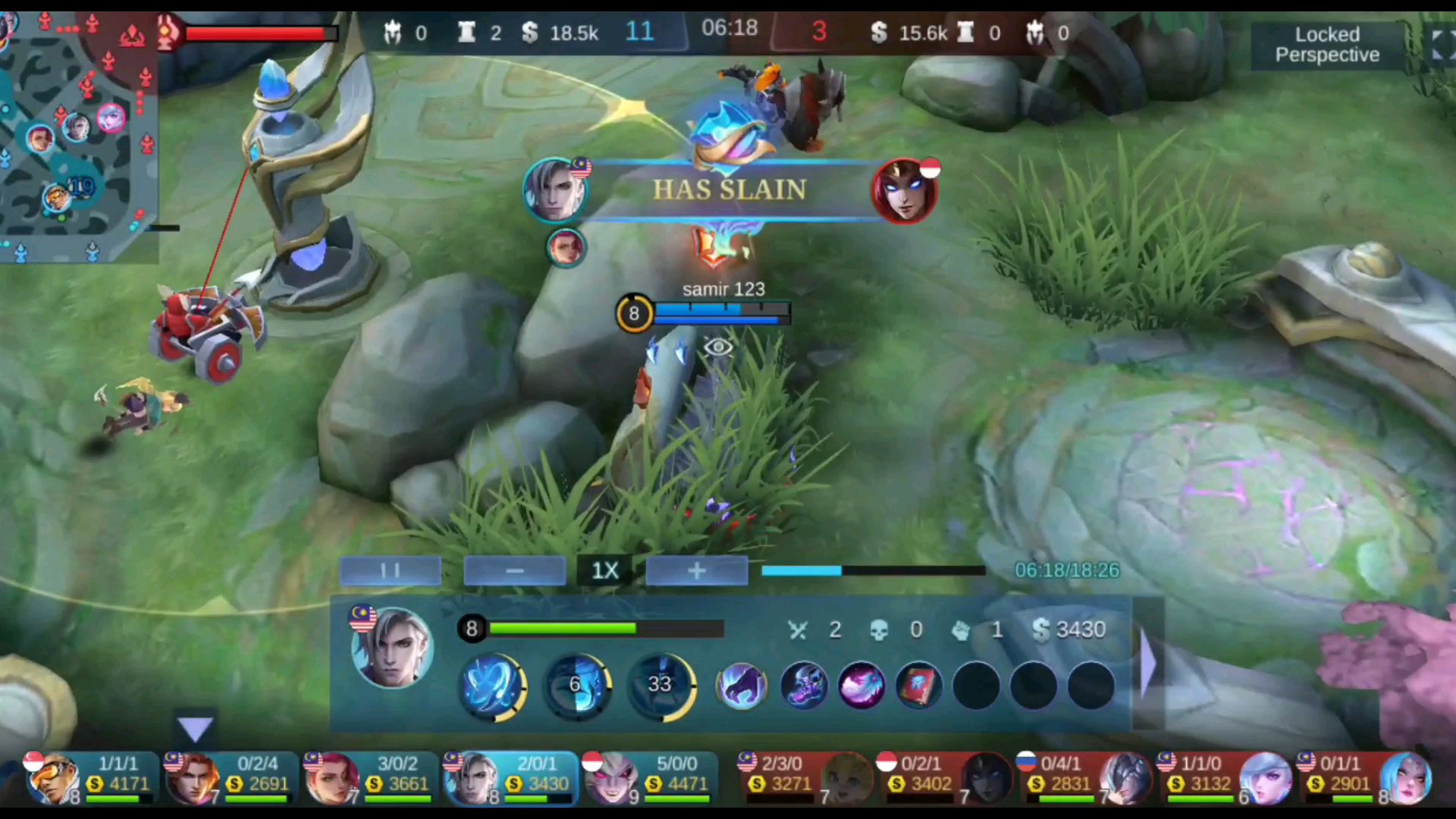Pause the replay playback

click(x=391, y=570)
